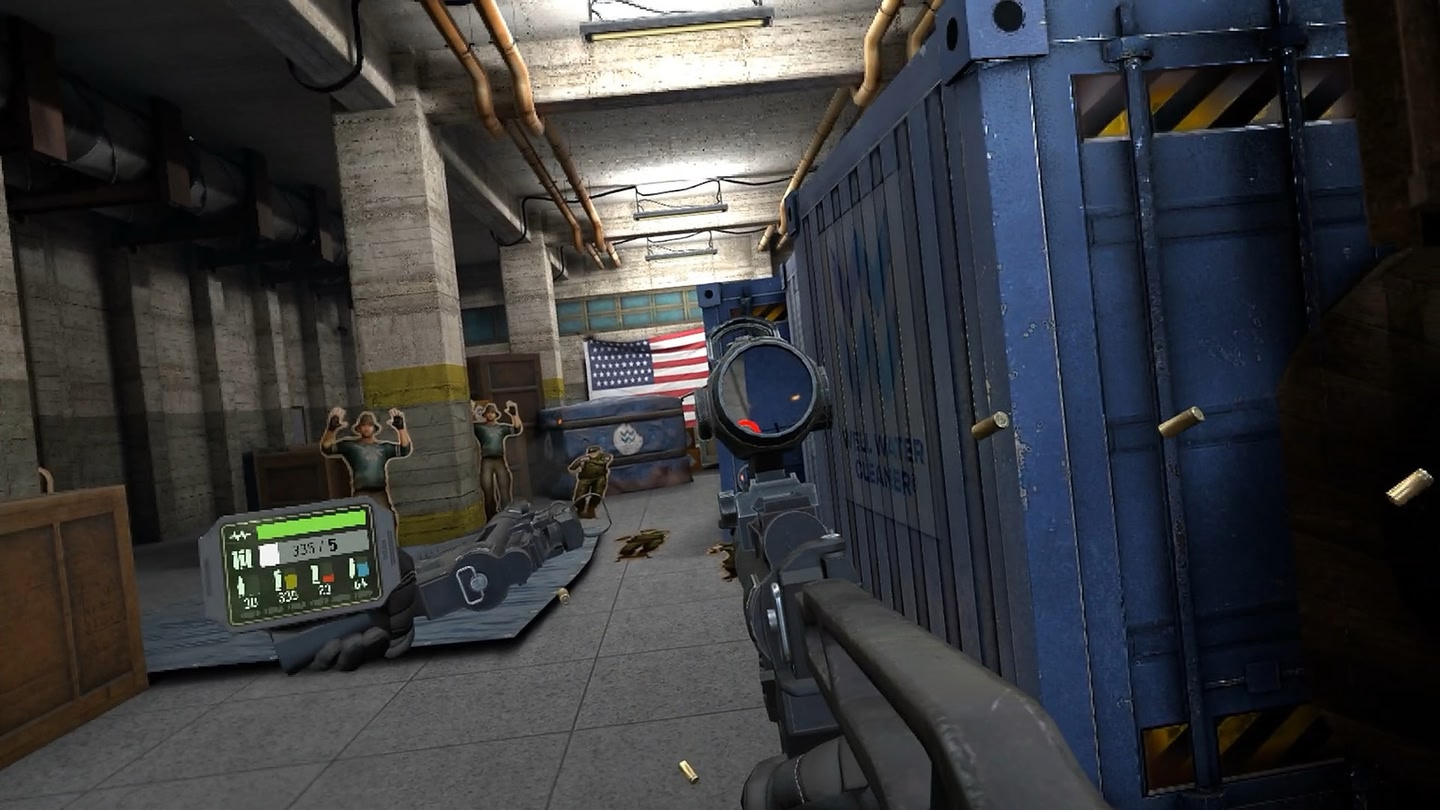Image resolution: width=1440 pixels, height=810 pixels.
Task: Click the blue ammo type icon showing 64
Action: (363, 569)
